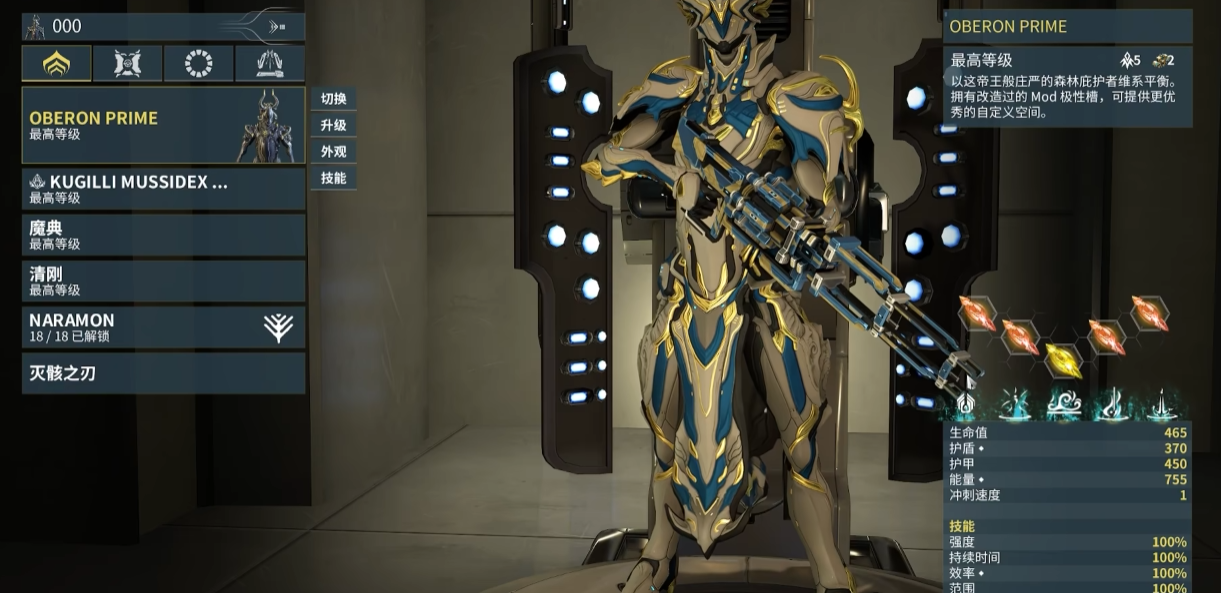
Task: Click the Hallowed Ground wave ability icon
Action: click(x=1062, y=405)
